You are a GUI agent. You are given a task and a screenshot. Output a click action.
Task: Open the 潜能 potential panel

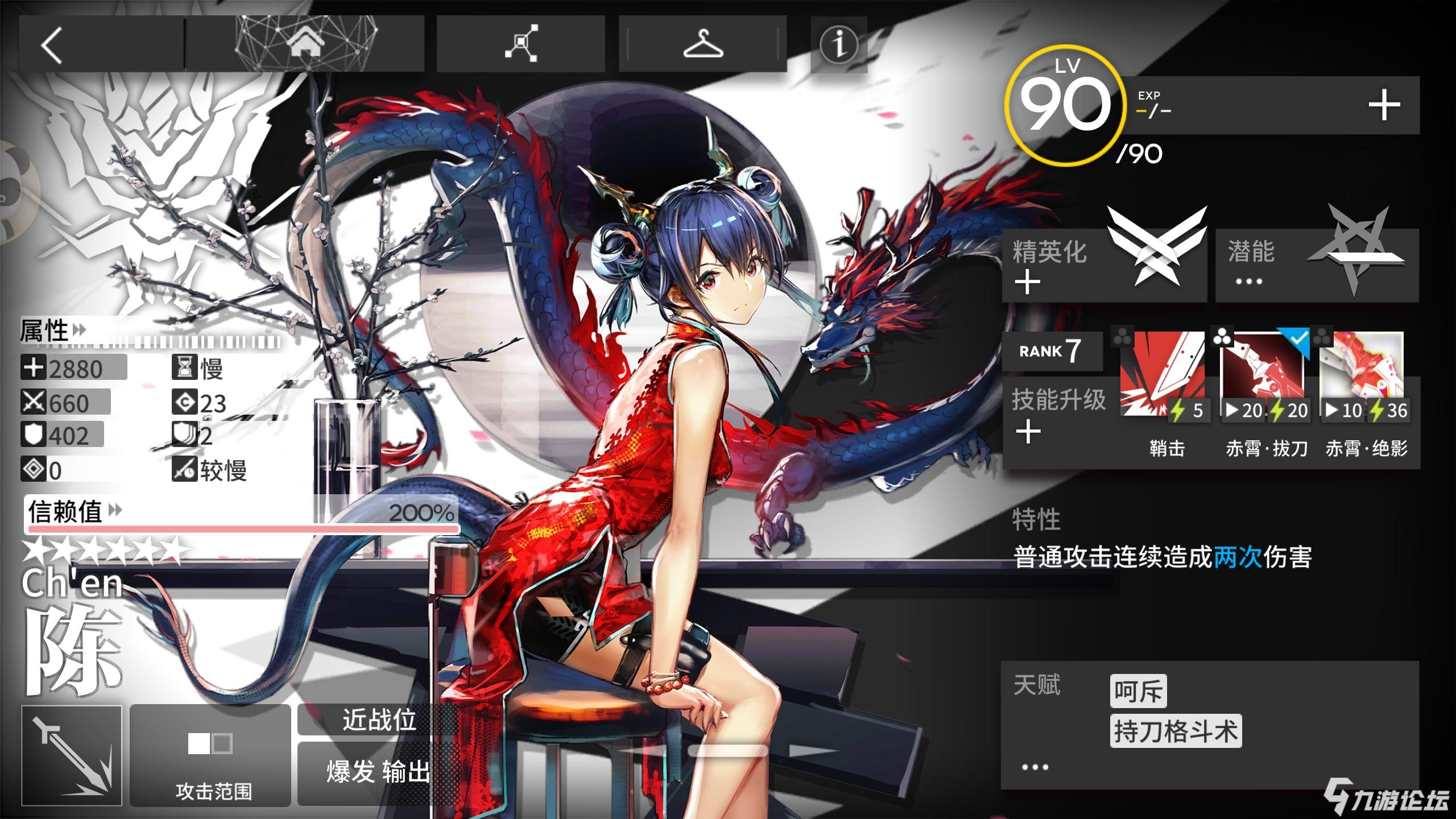coord(1317,265)
